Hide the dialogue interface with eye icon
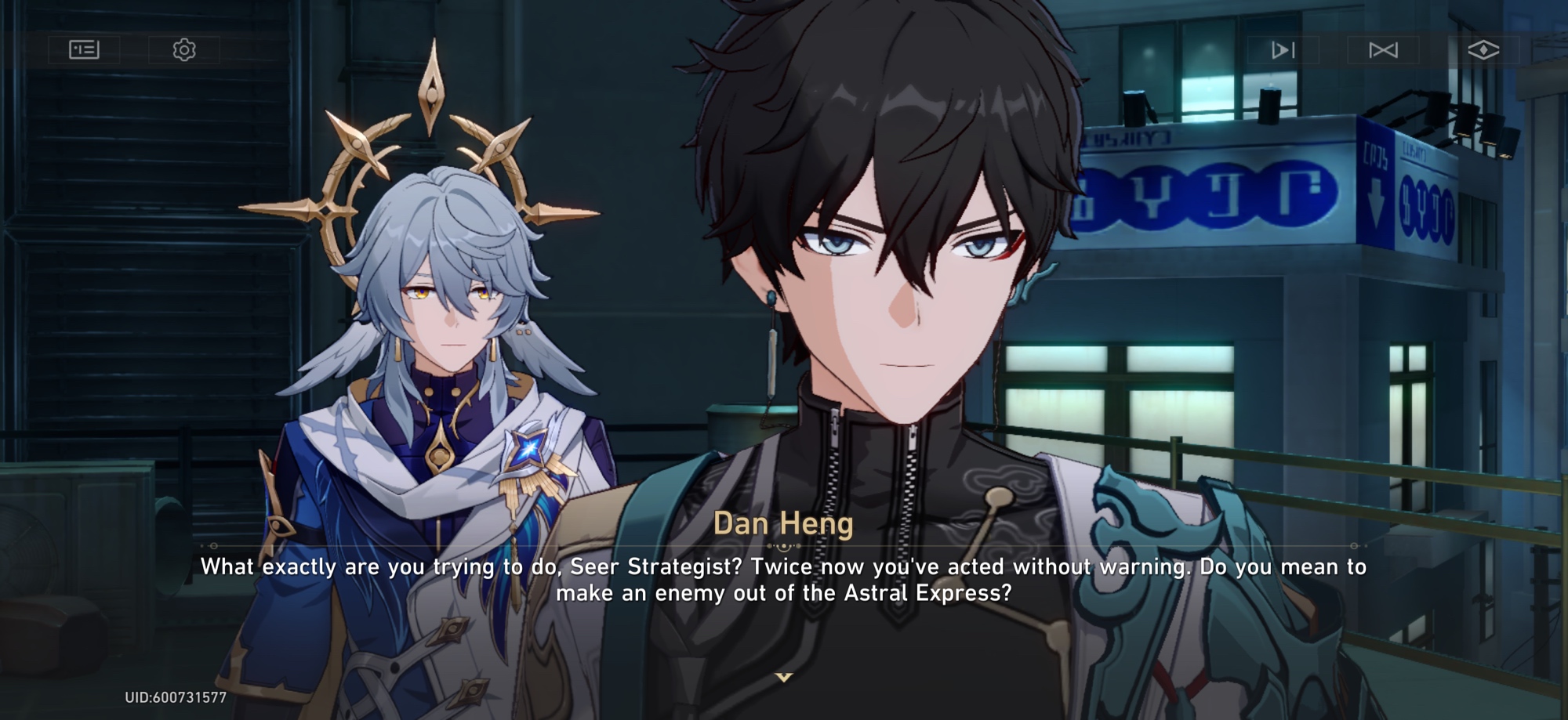The image size is (1568, 720). 1483,50
